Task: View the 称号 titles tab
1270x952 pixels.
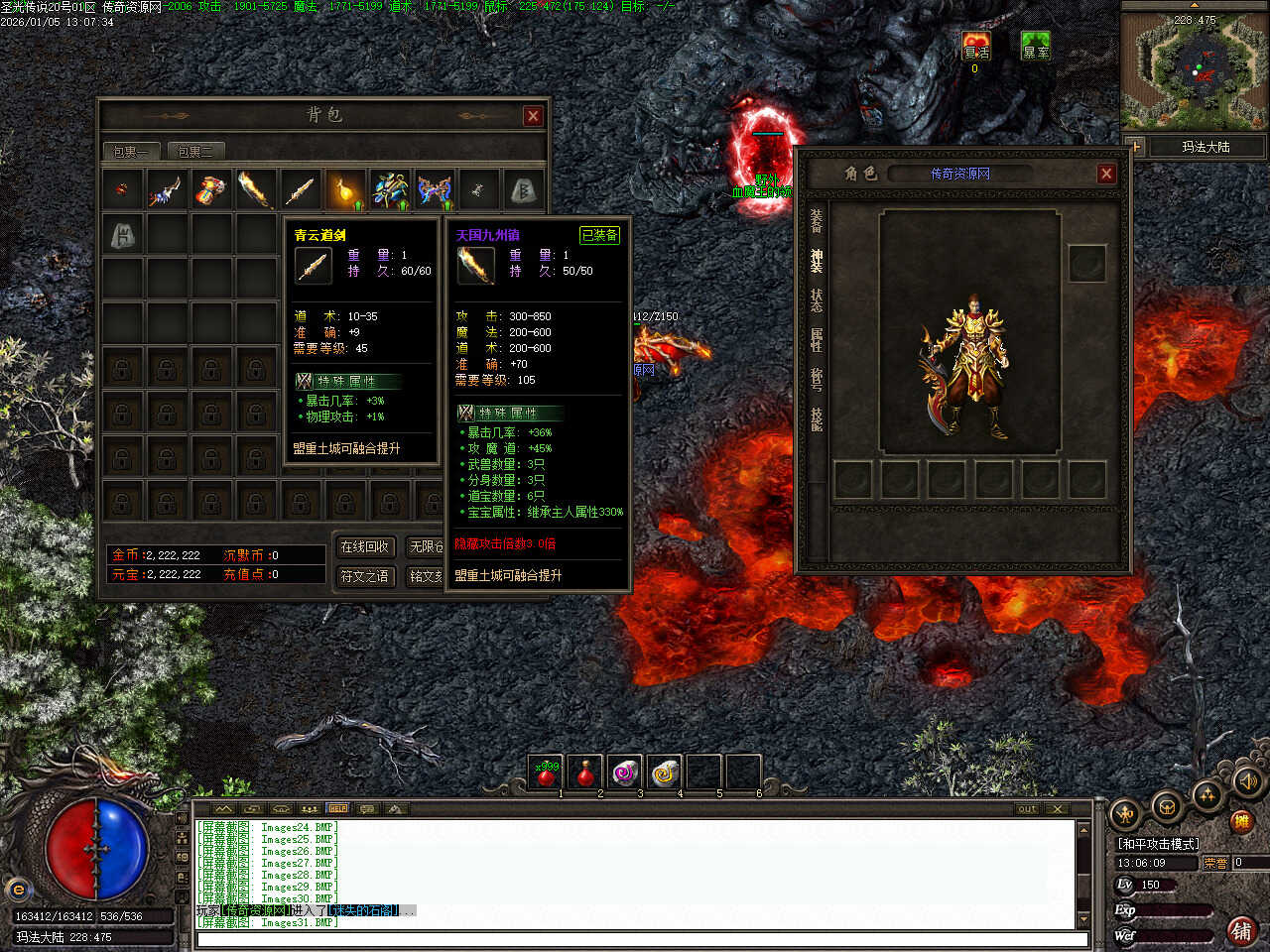Action: (817, 380)
